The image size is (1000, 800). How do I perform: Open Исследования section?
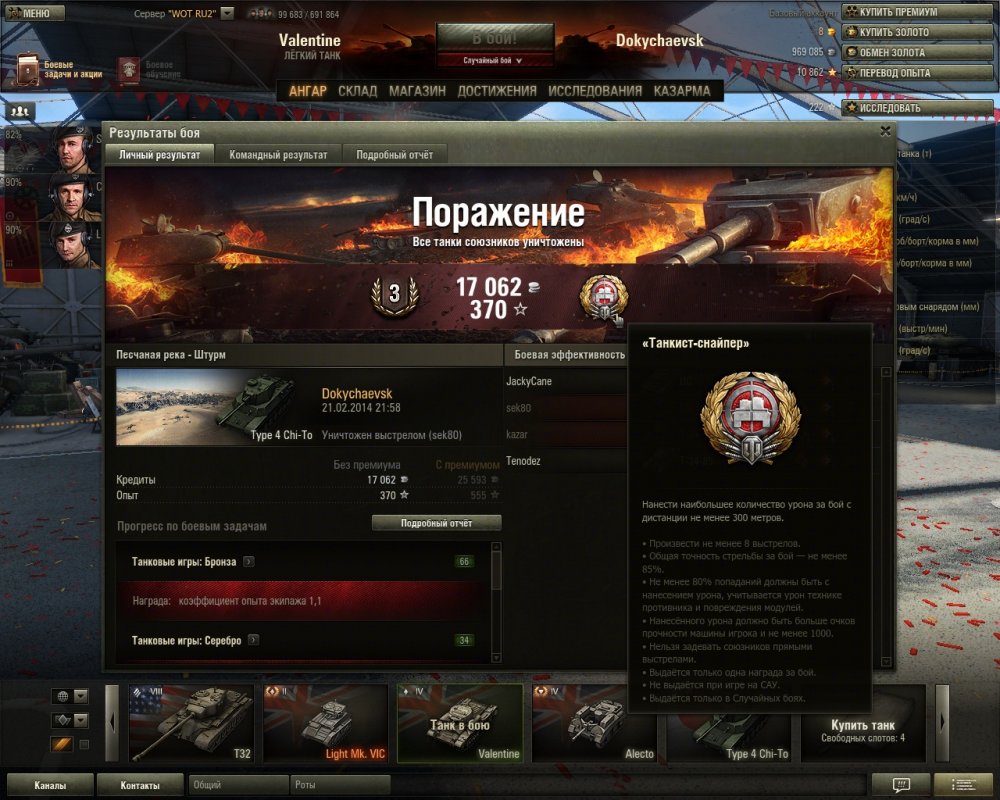(x=595, y=90)
